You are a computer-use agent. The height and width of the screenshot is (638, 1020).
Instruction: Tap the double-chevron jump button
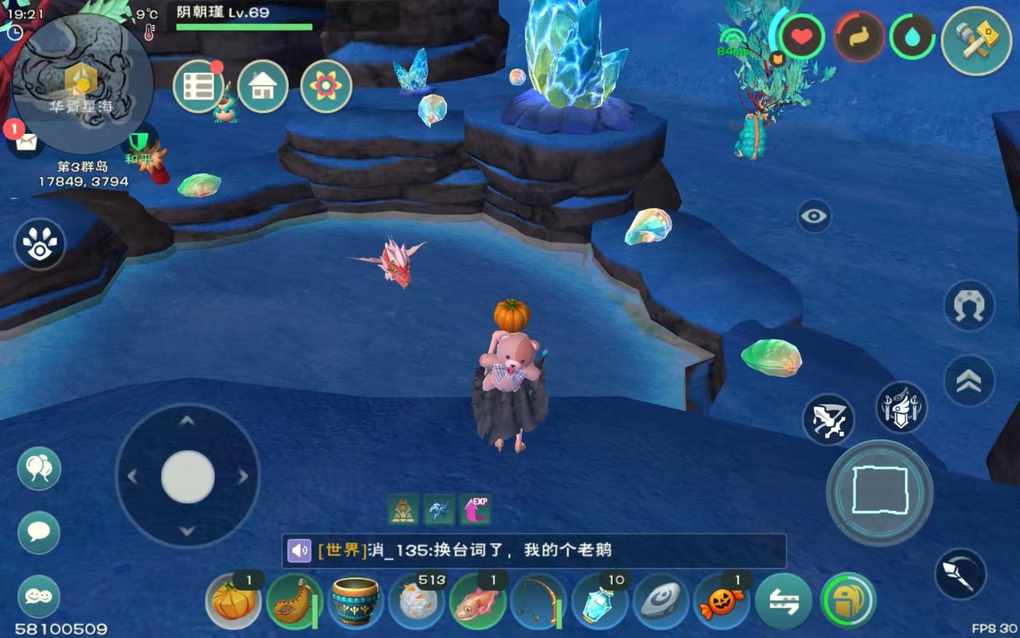tap(969, 381)
